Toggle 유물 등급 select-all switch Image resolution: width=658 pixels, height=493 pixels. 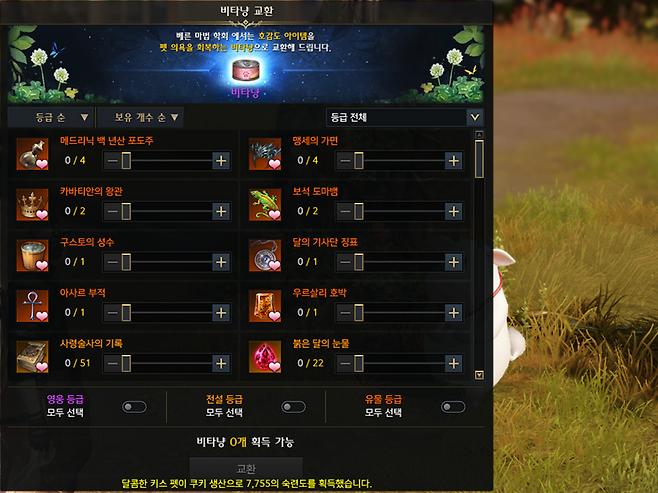pos(452,407)
